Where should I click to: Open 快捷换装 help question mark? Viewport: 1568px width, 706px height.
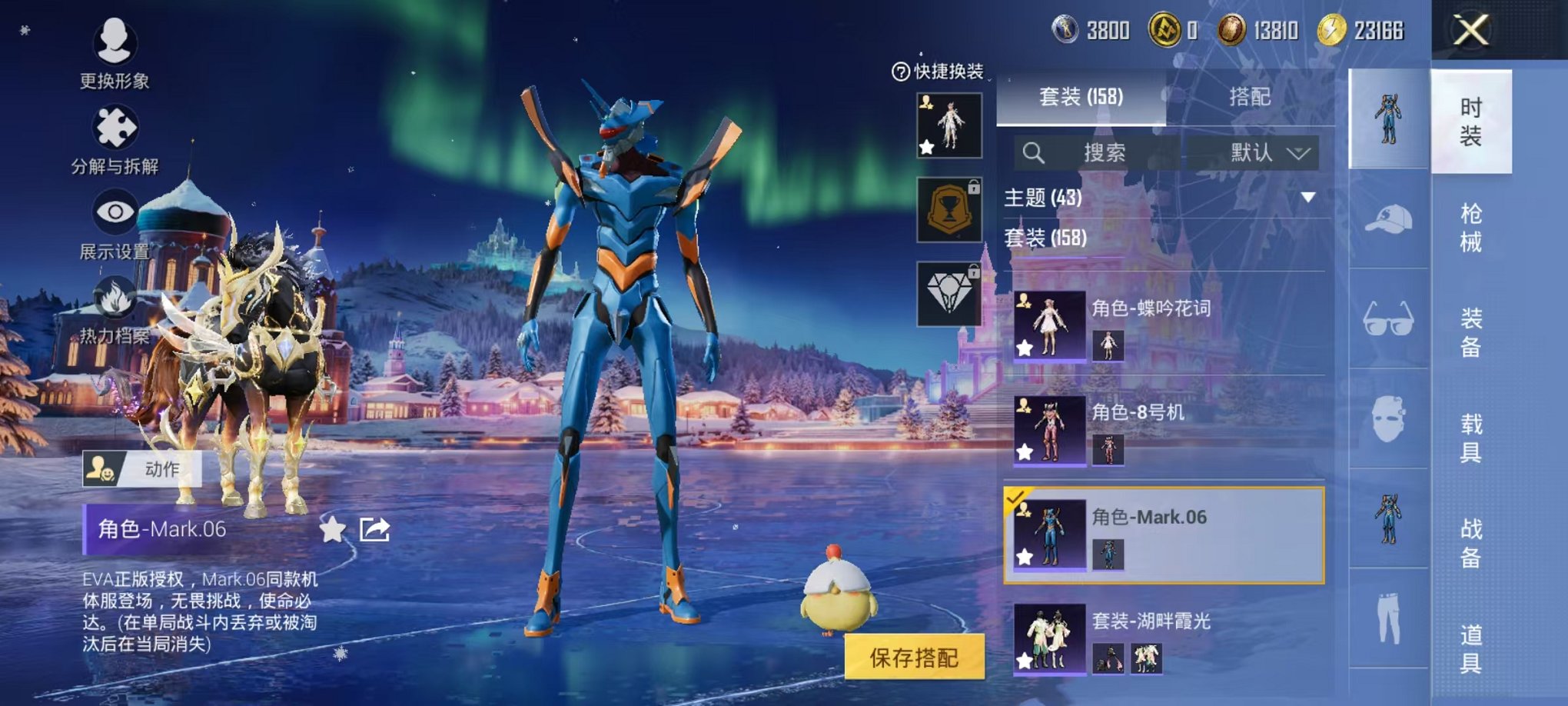[900, 72]
